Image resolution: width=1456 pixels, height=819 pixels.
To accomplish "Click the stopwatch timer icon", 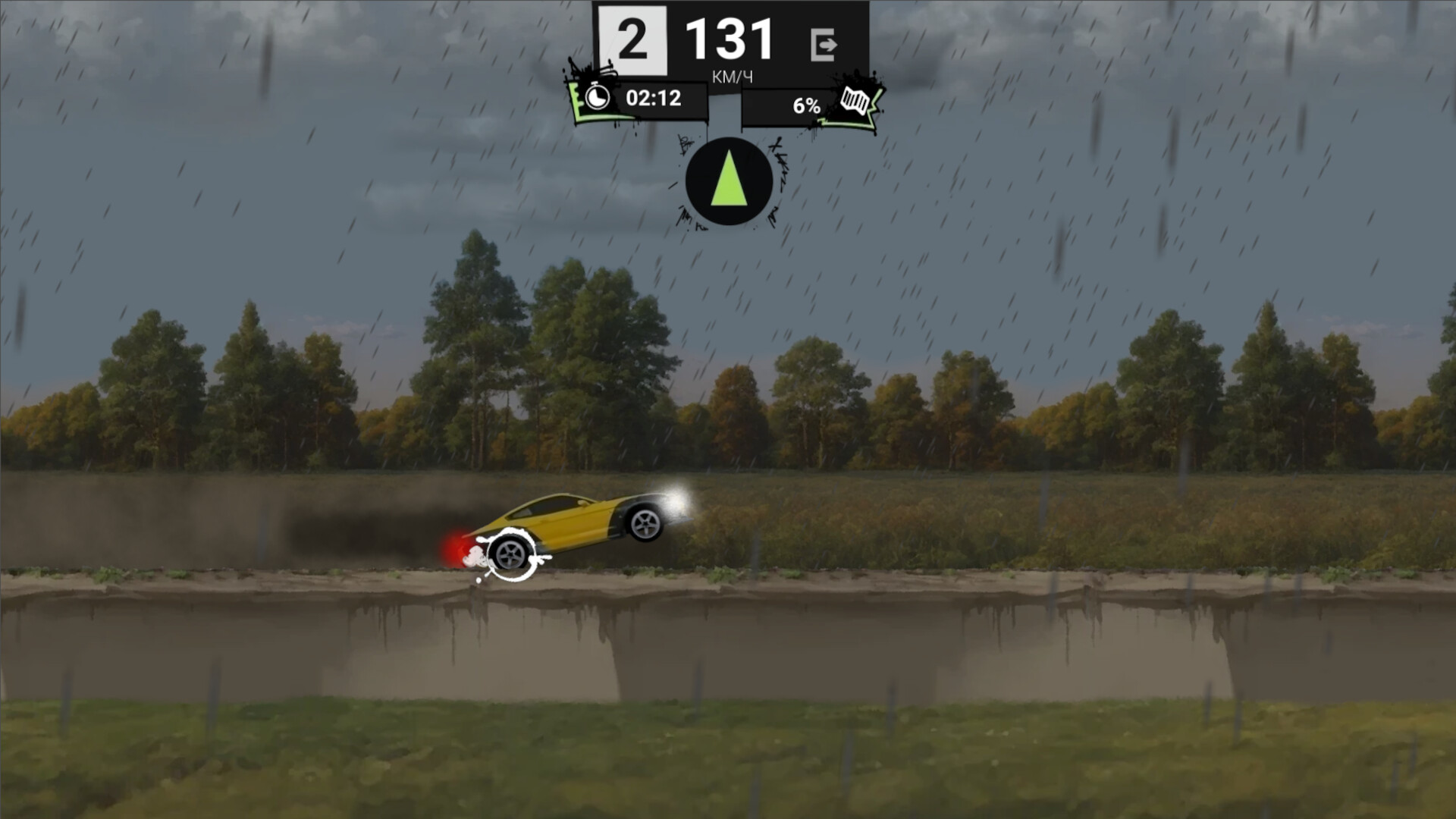I will click(x=598, y=98).
